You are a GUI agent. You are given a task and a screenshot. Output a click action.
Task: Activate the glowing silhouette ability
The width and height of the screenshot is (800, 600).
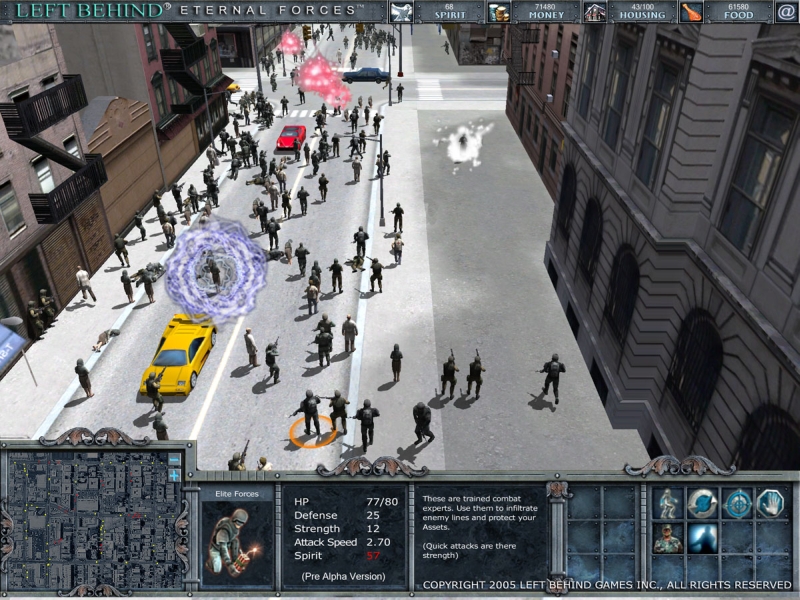(702, 538)
